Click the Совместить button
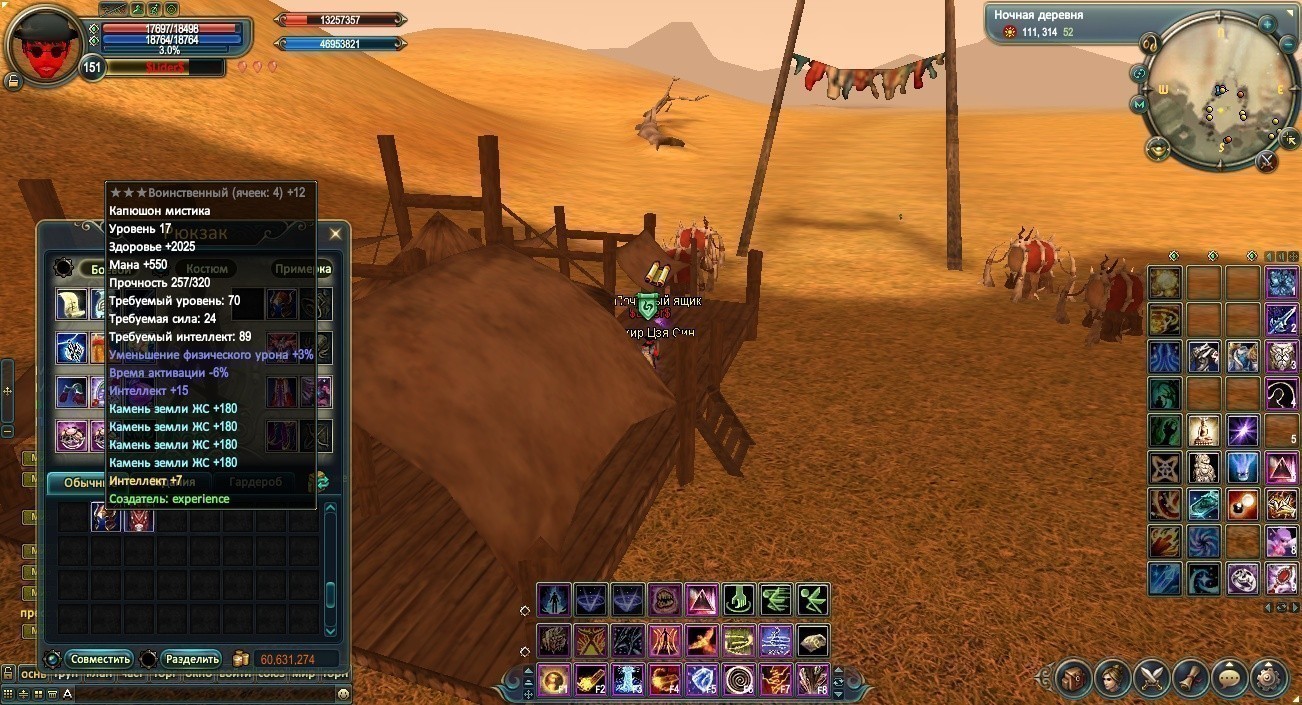Viewport: 1302px width, 705px height. pyautogui.click(x=98, y=659)
